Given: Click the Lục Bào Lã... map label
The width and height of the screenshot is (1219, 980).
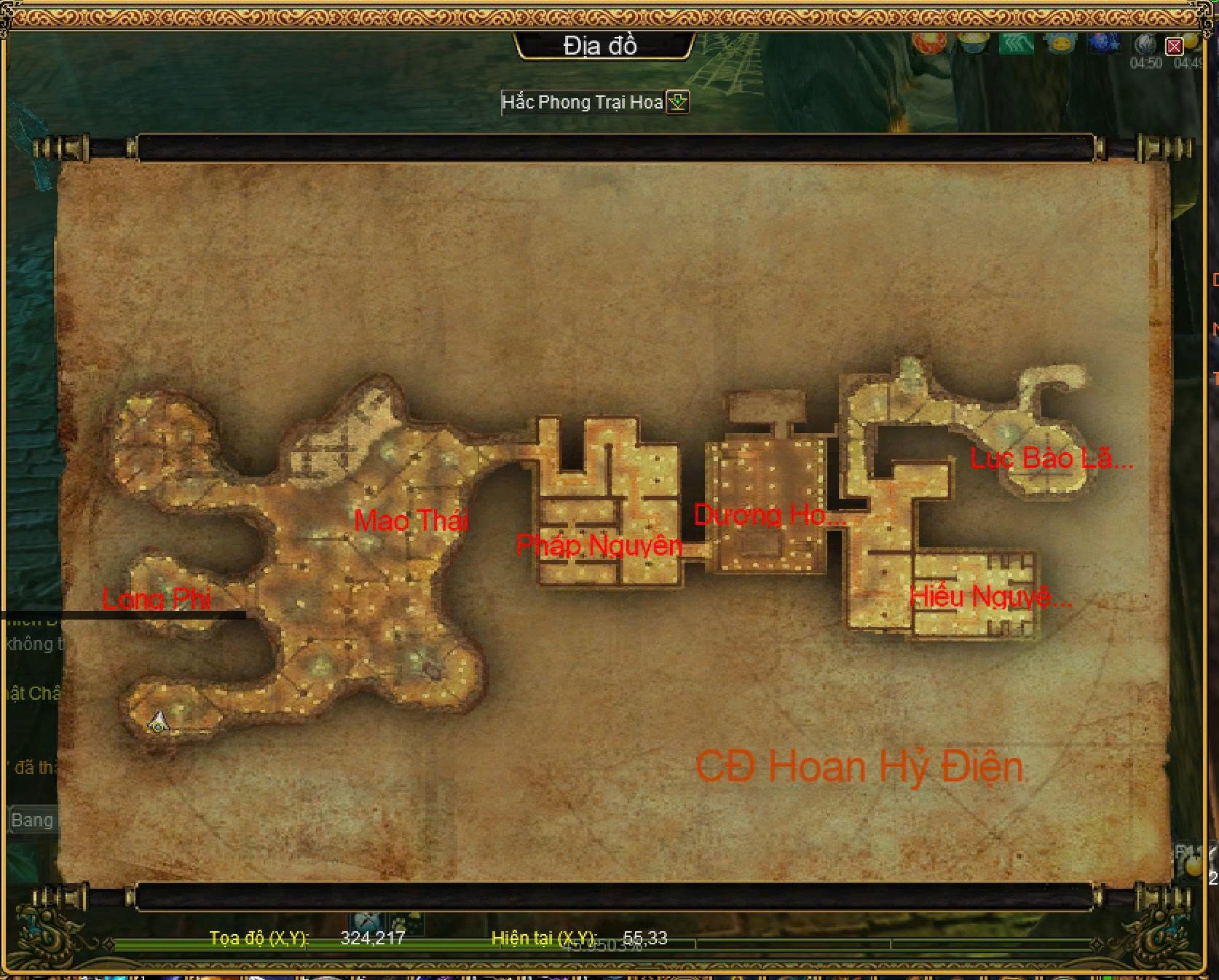Looking at the screenshot, I should click(x=1052, y=458).
